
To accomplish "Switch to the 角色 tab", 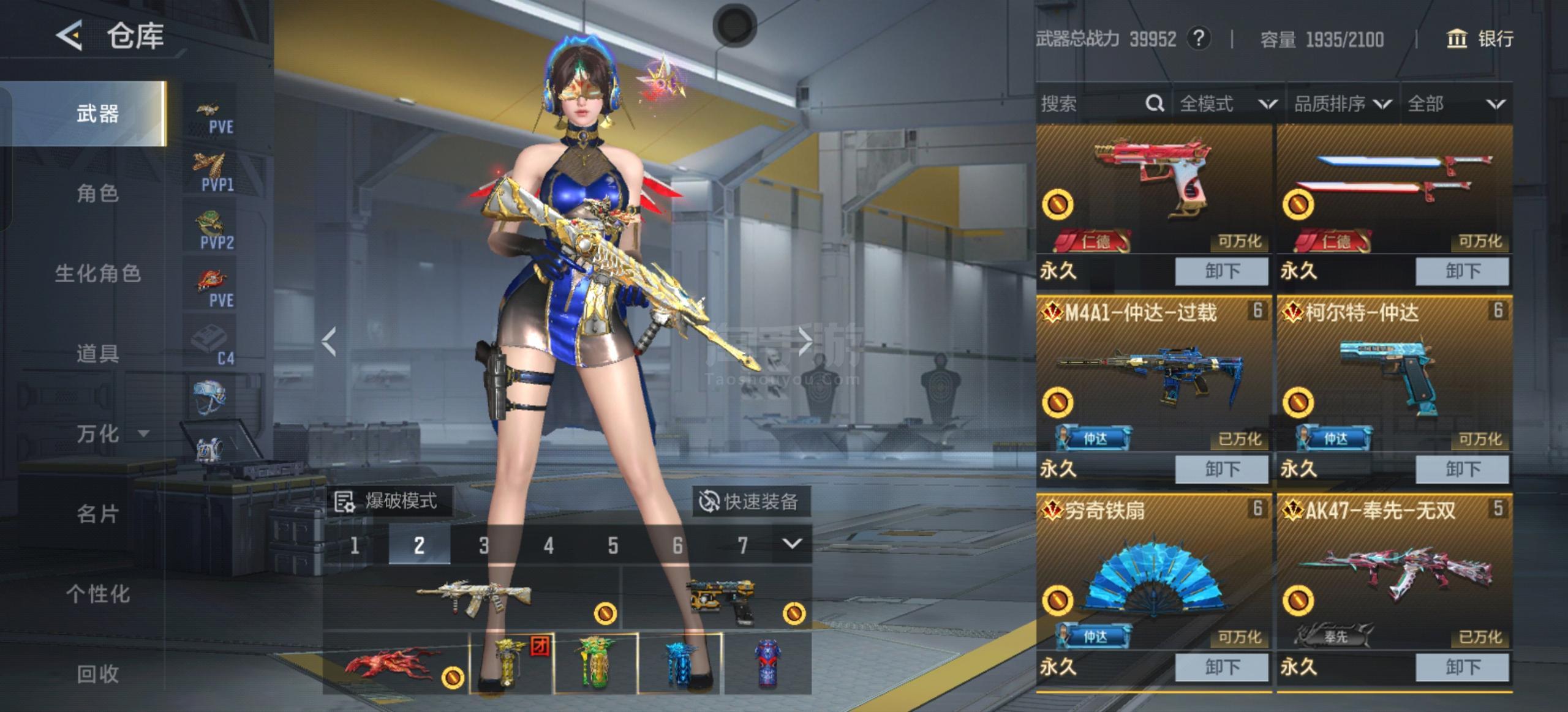I will (97, 193).
